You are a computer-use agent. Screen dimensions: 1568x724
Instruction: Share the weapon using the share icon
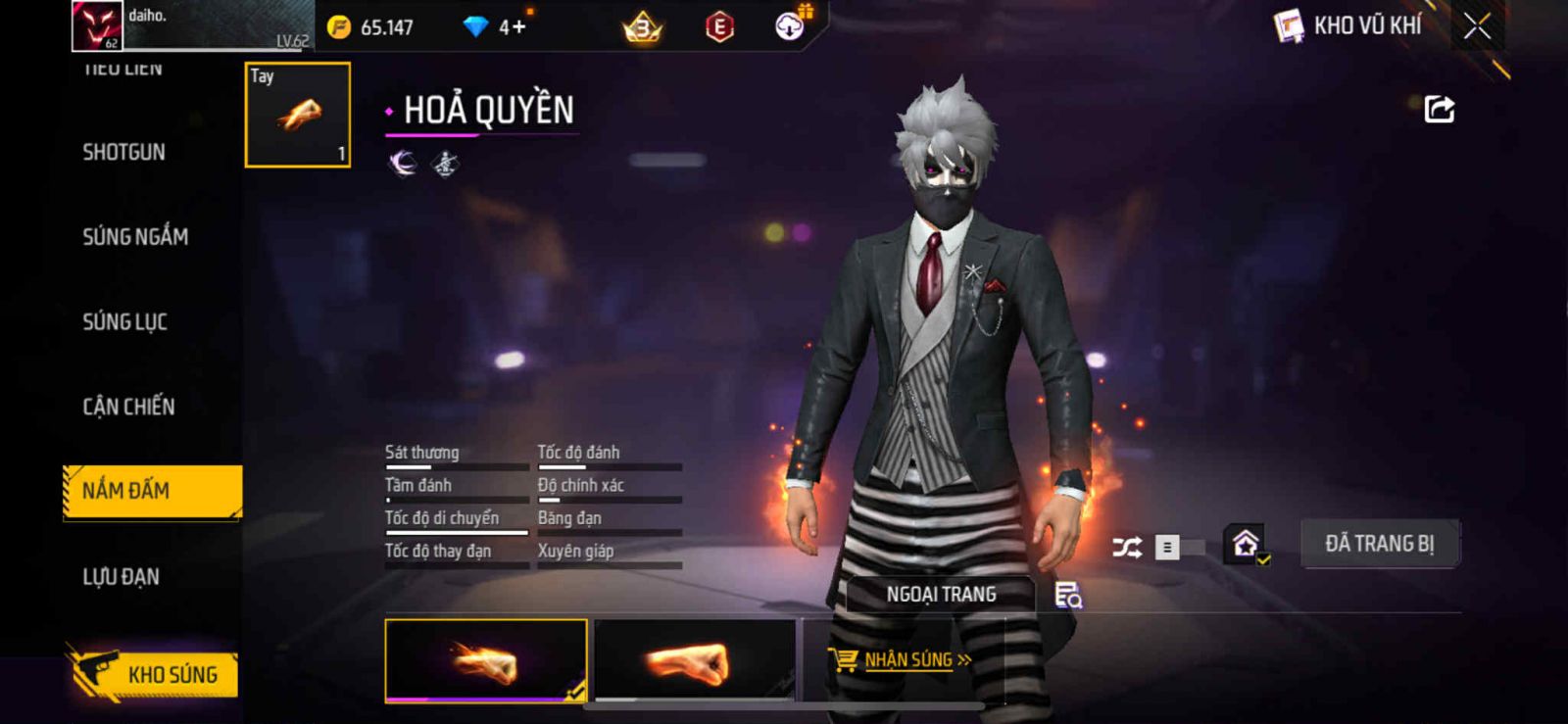(x=1439, y=110)
